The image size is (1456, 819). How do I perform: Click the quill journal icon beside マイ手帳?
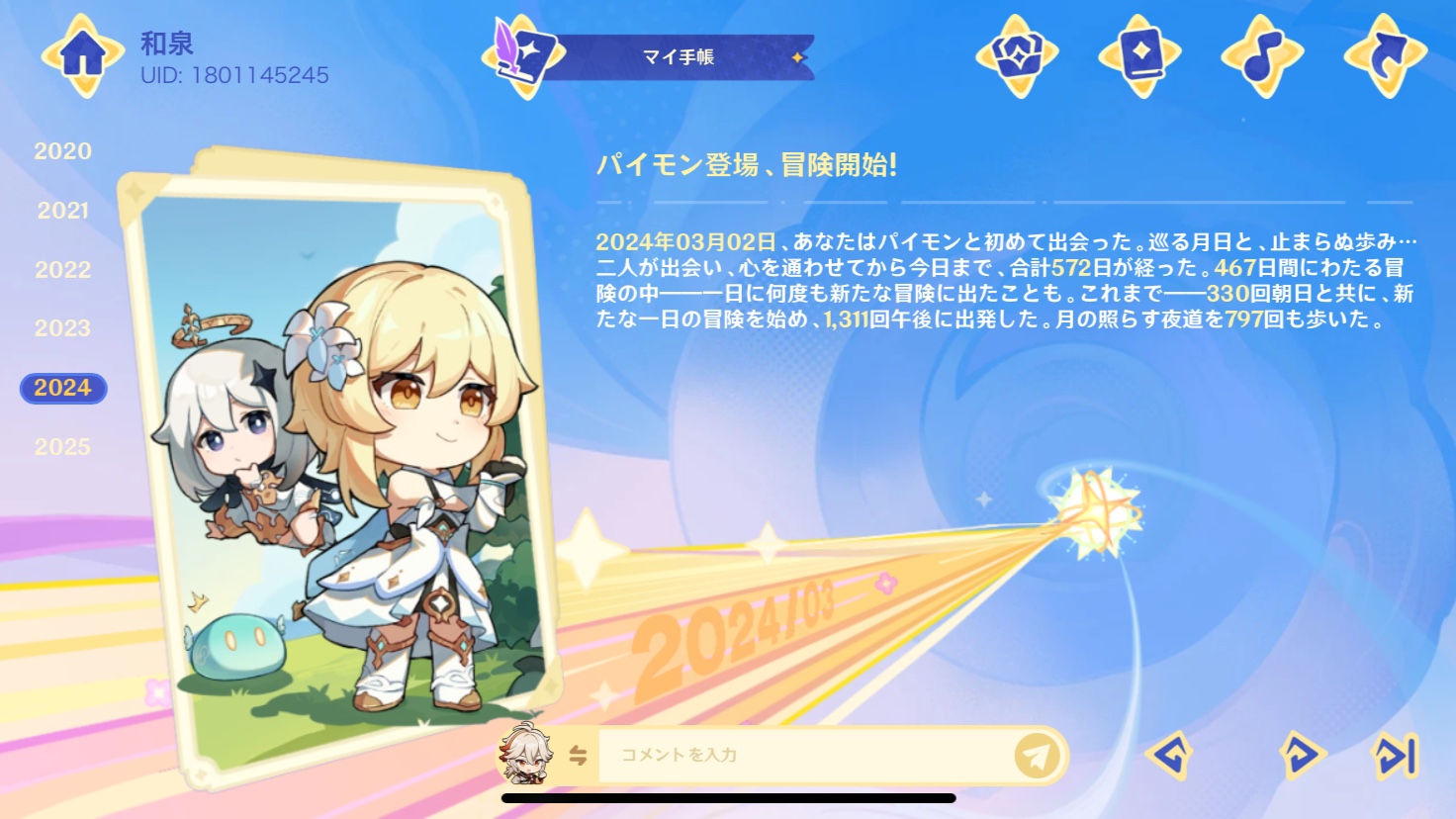[517, 56]
